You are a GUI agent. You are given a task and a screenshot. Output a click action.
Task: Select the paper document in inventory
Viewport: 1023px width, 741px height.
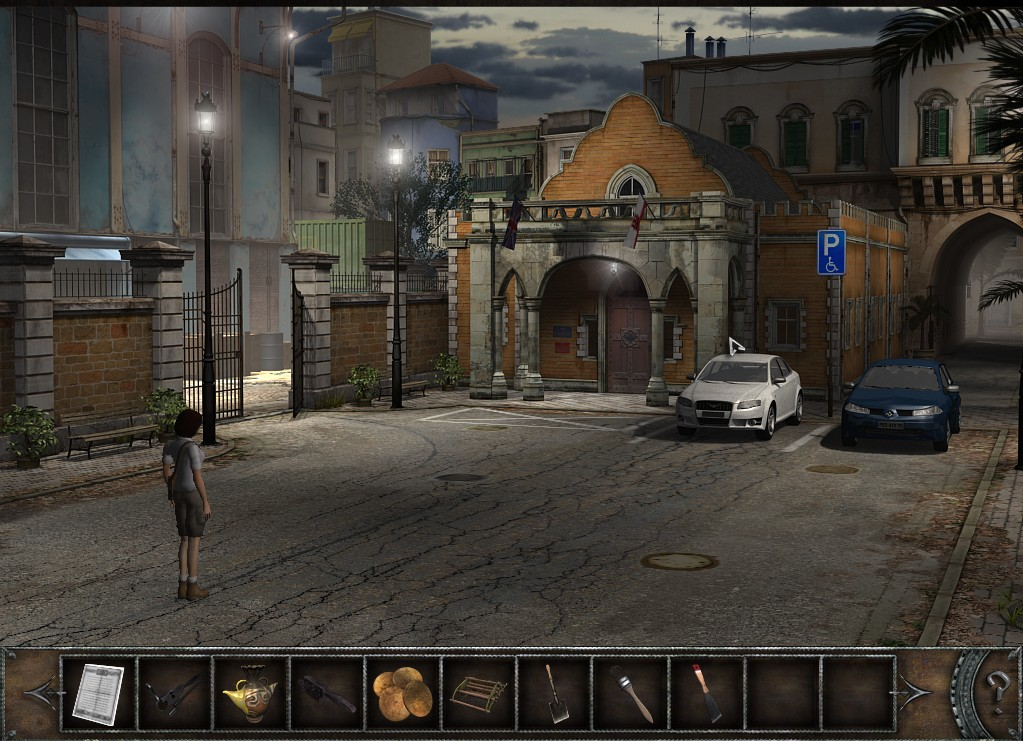(x=98, y=693)
